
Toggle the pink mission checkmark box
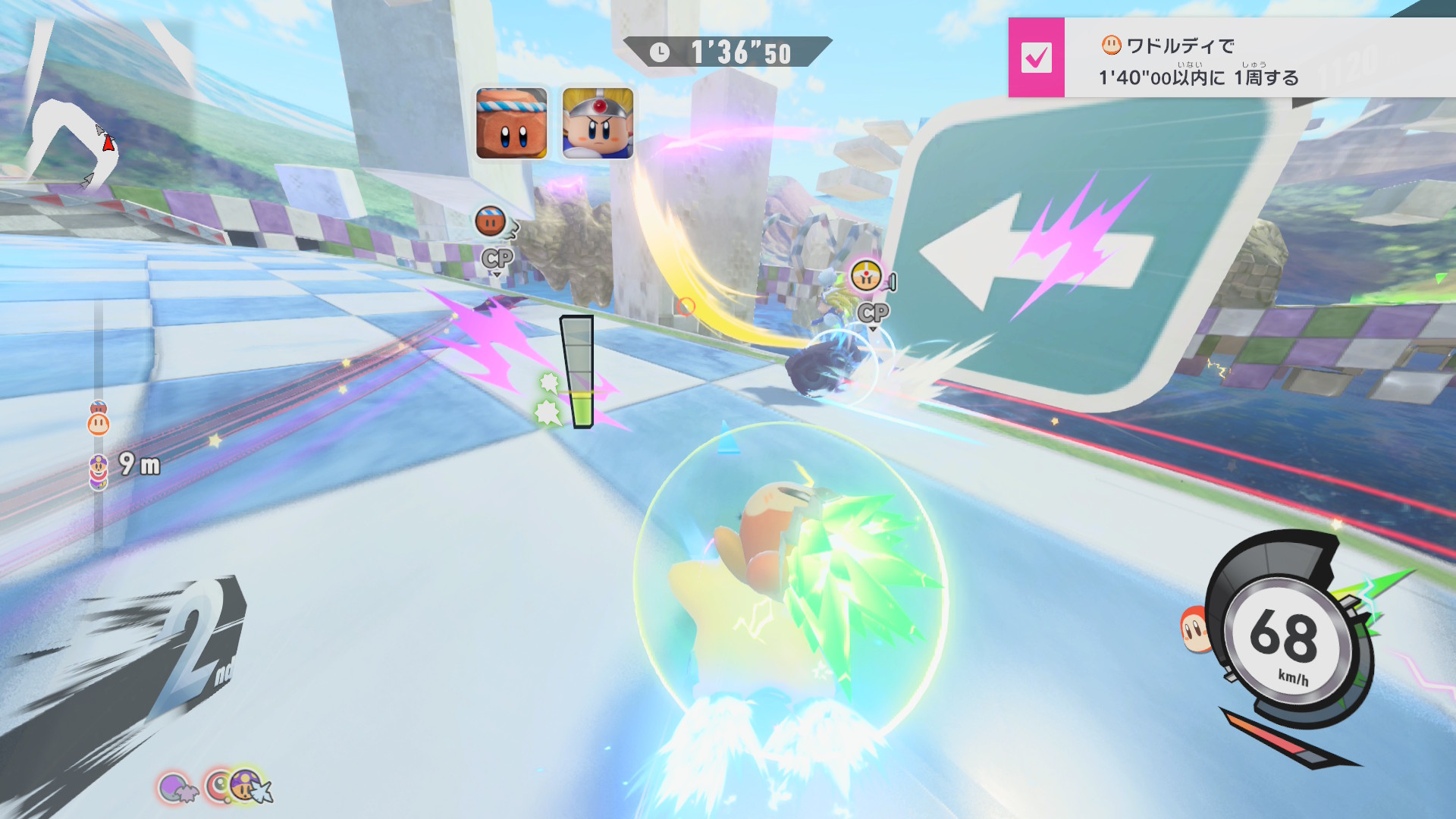coord(1036,58)
